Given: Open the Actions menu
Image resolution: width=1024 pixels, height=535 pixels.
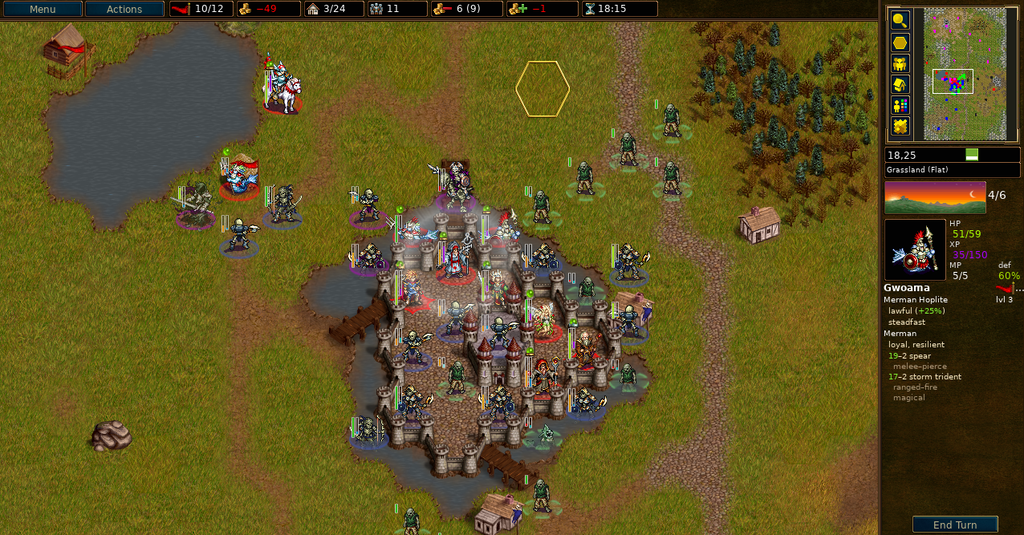Looking at the screenshot, I should point(125,9).
